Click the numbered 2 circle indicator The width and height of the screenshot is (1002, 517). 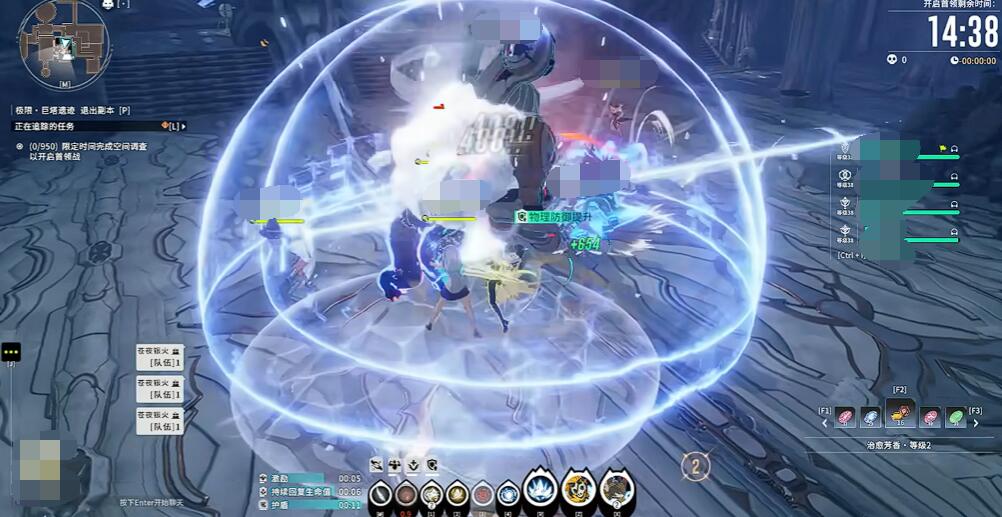click(x=696, y=465)
